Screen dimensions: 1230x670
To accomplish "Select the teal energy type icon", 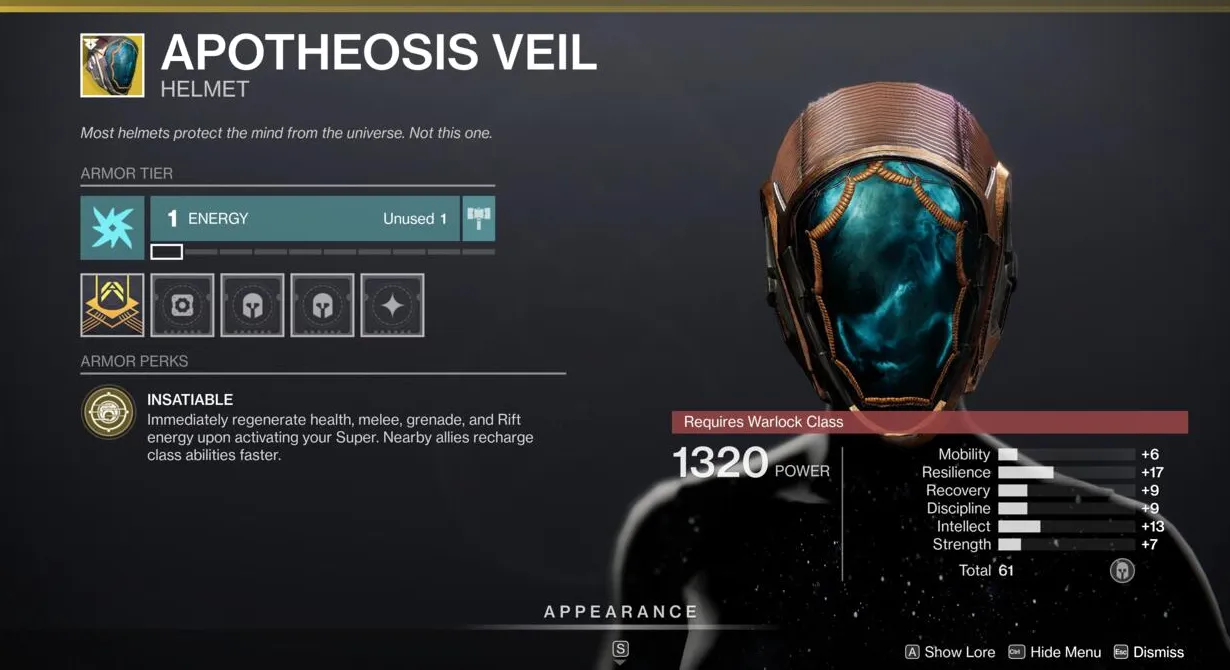I will pos(112,228).
